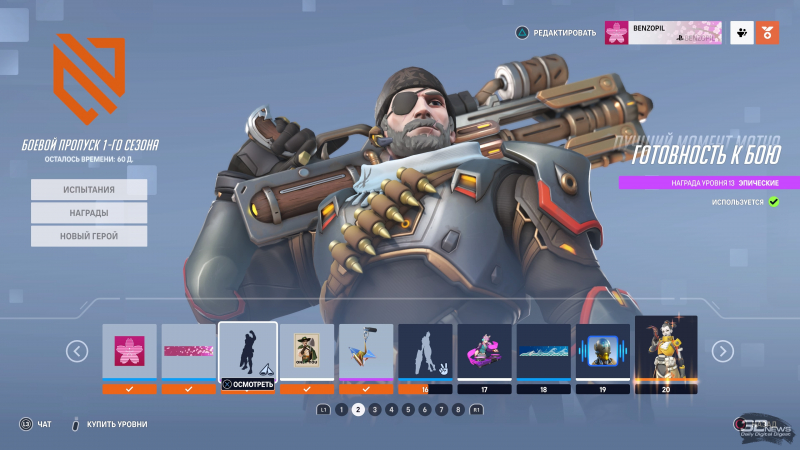The image size is (800, 450).
Task: Open the BENZOPIL player profile card
Action: tap(662, 32)
